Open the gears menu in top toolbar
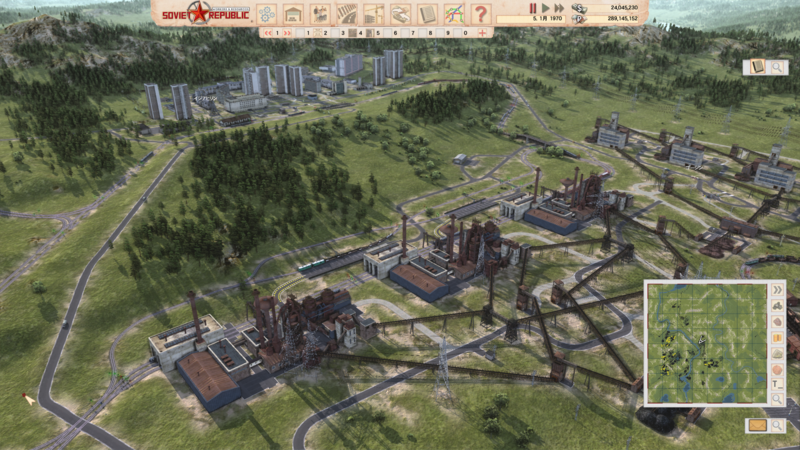 pyautogui.click(x=267, y=14)
